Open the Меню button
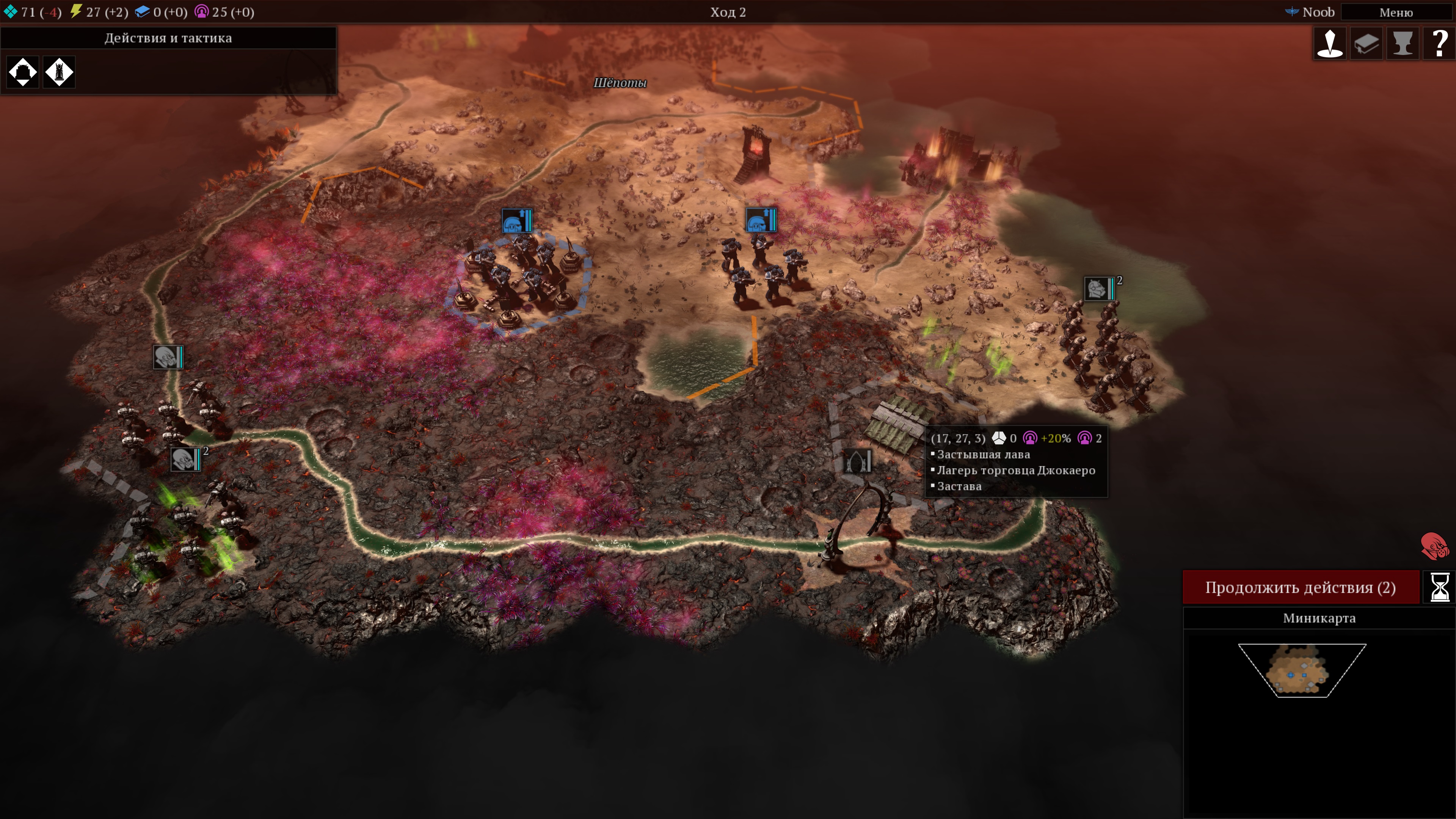This screenshot has height=819, width=1456. [x=1395, y=12]
